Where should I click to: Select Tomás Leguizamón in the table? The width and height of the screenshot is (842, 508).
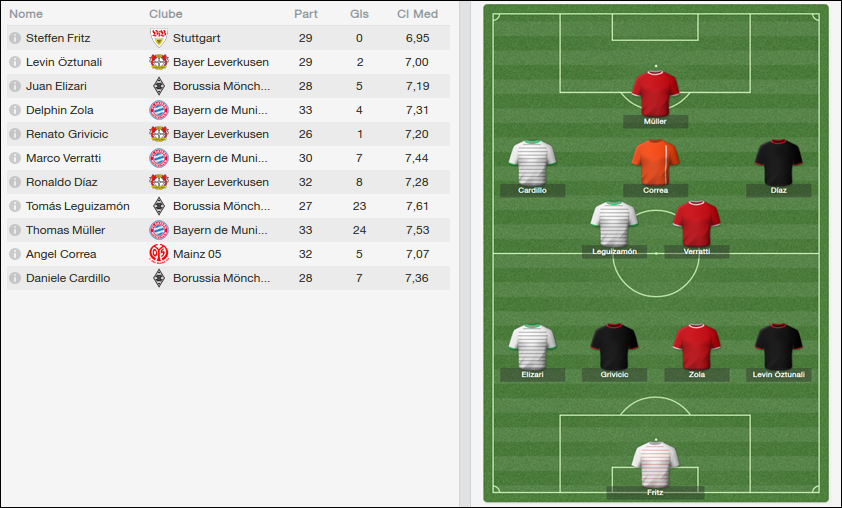click(77, 206)
